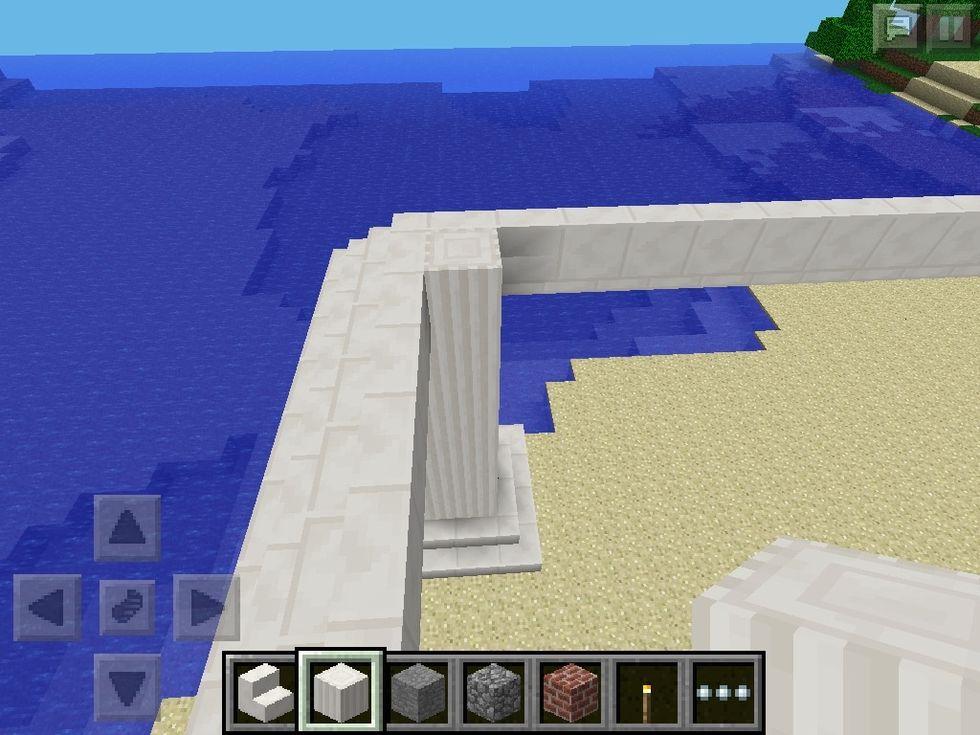Pause the game with the pause button
980x735 pixels.
pos(949,25)
